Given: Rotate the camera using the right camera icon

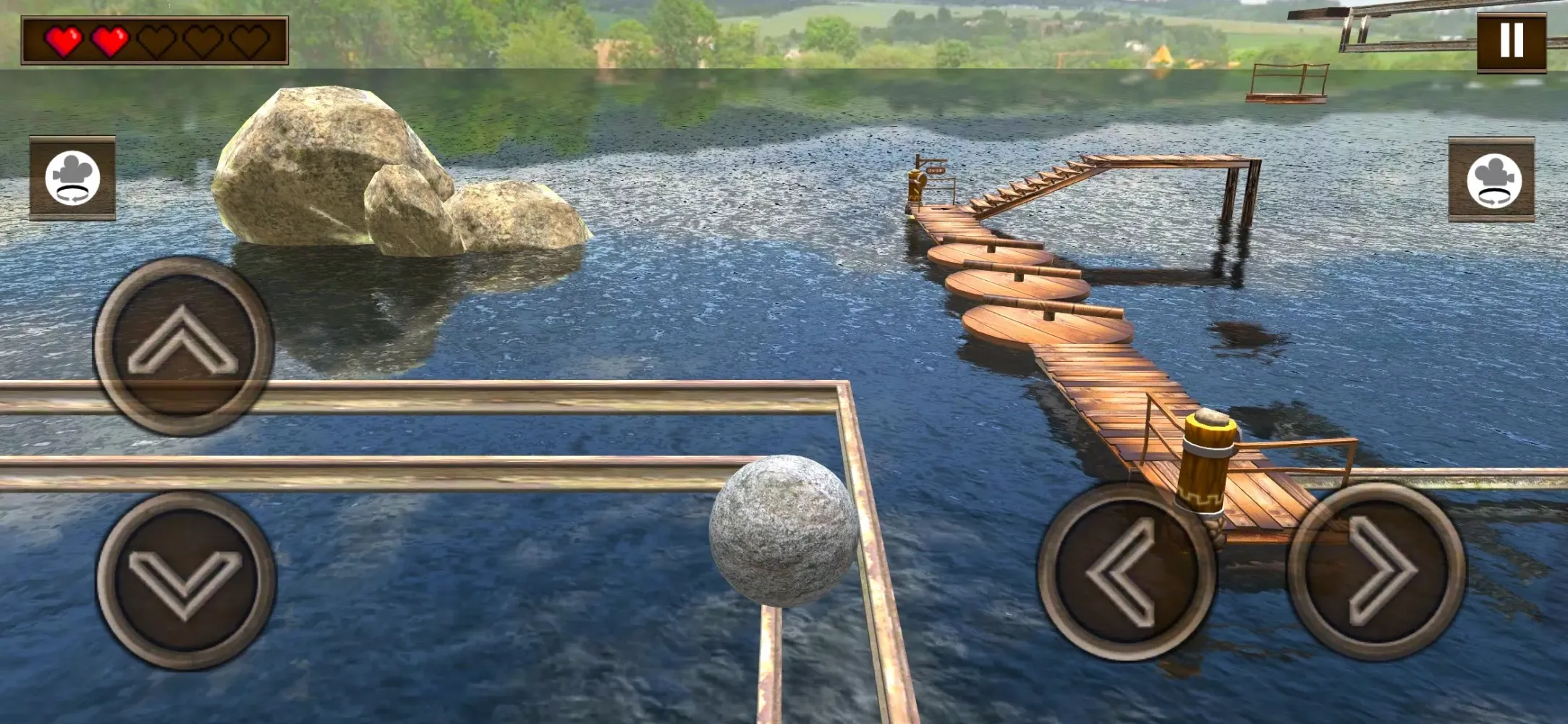Looking at the screenshot, I should [x=1492, y=180].
